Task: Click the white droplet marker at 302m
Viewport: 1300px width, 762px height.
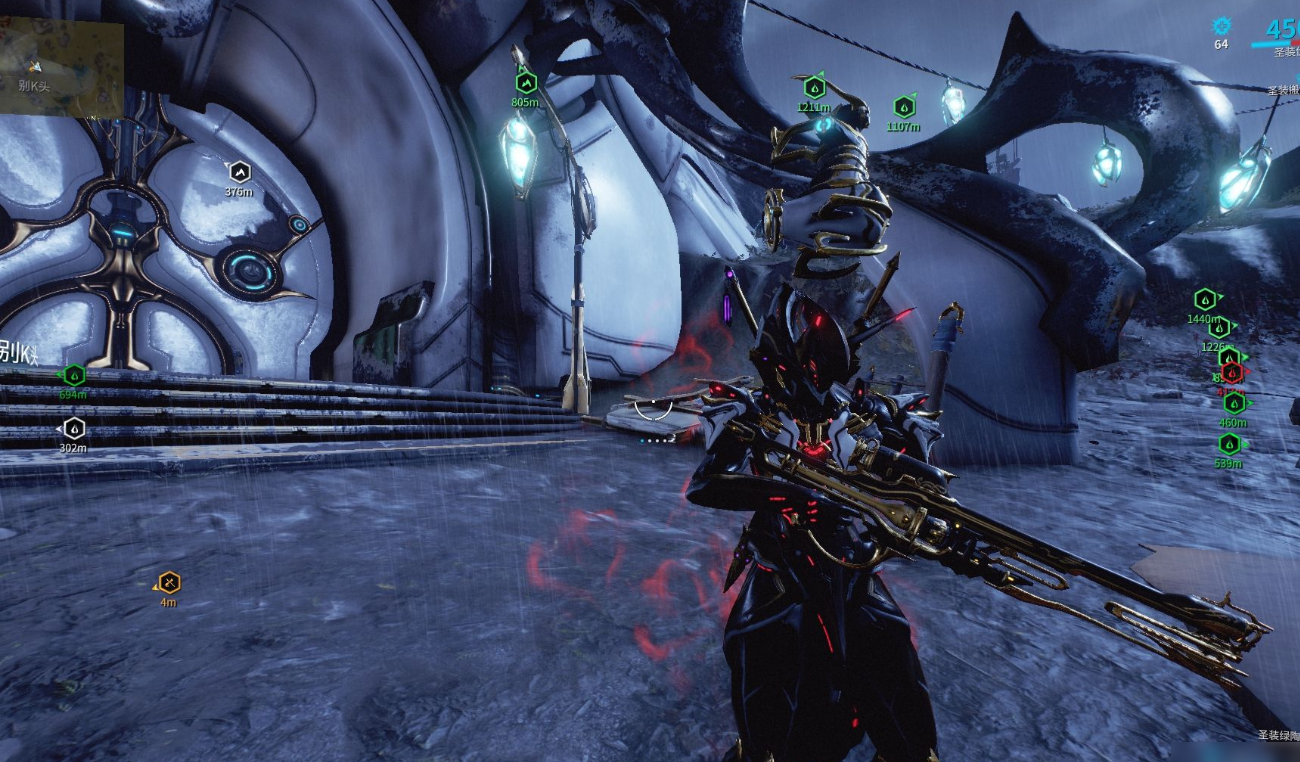Action: (74, 428)
